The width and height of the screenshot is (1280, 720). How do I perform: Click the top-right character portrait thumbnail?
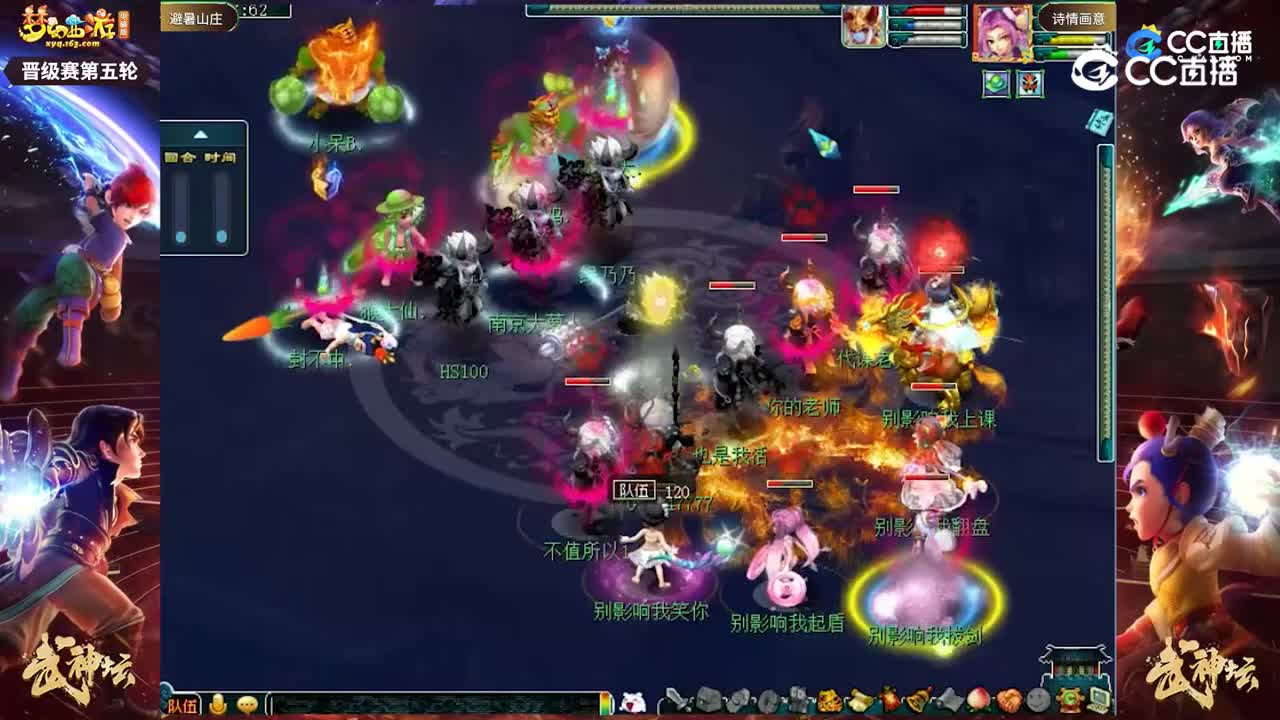point(1000,30)
